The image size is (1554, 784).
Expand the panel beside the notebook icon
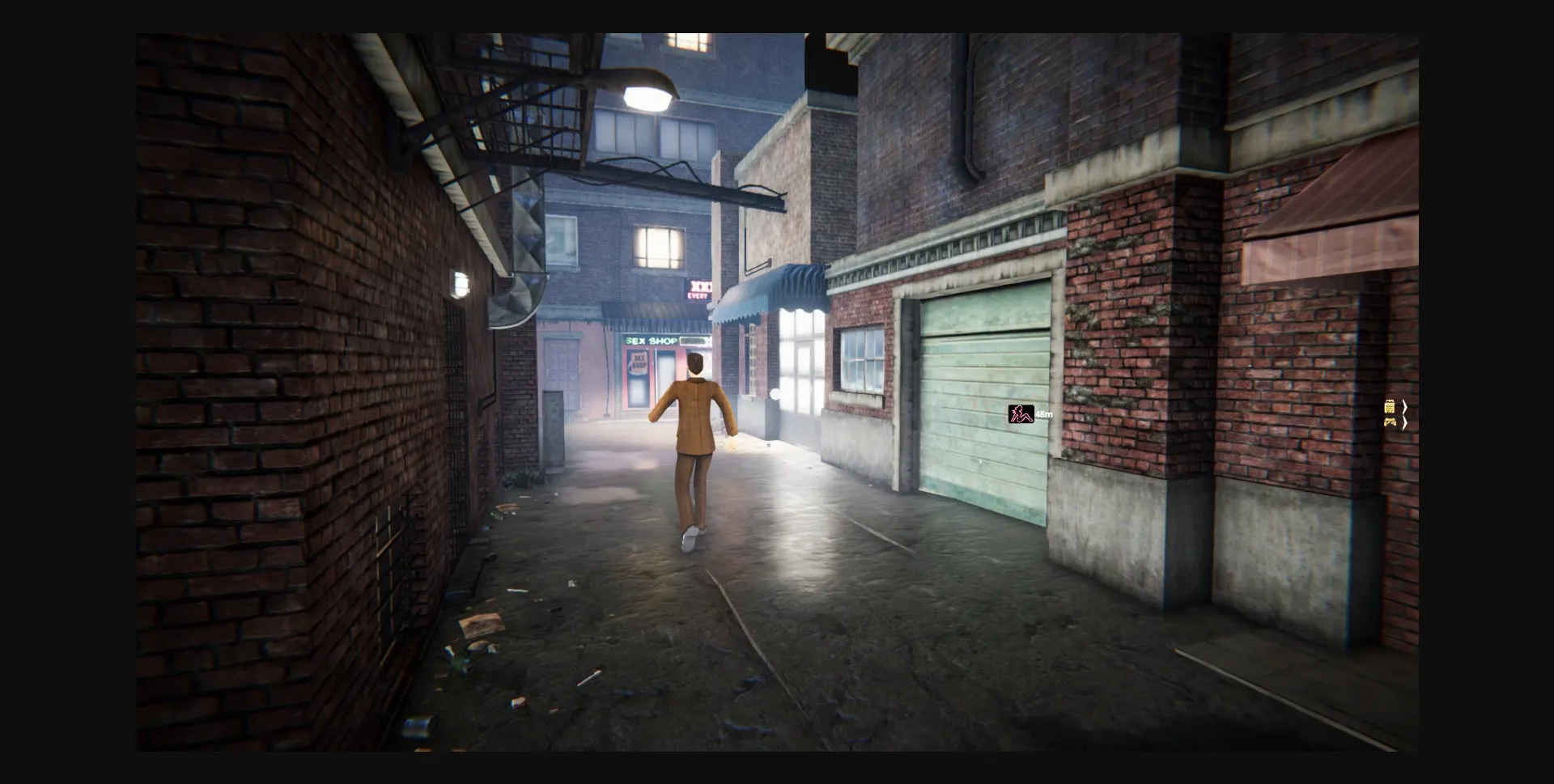(x=1405, y=407)
